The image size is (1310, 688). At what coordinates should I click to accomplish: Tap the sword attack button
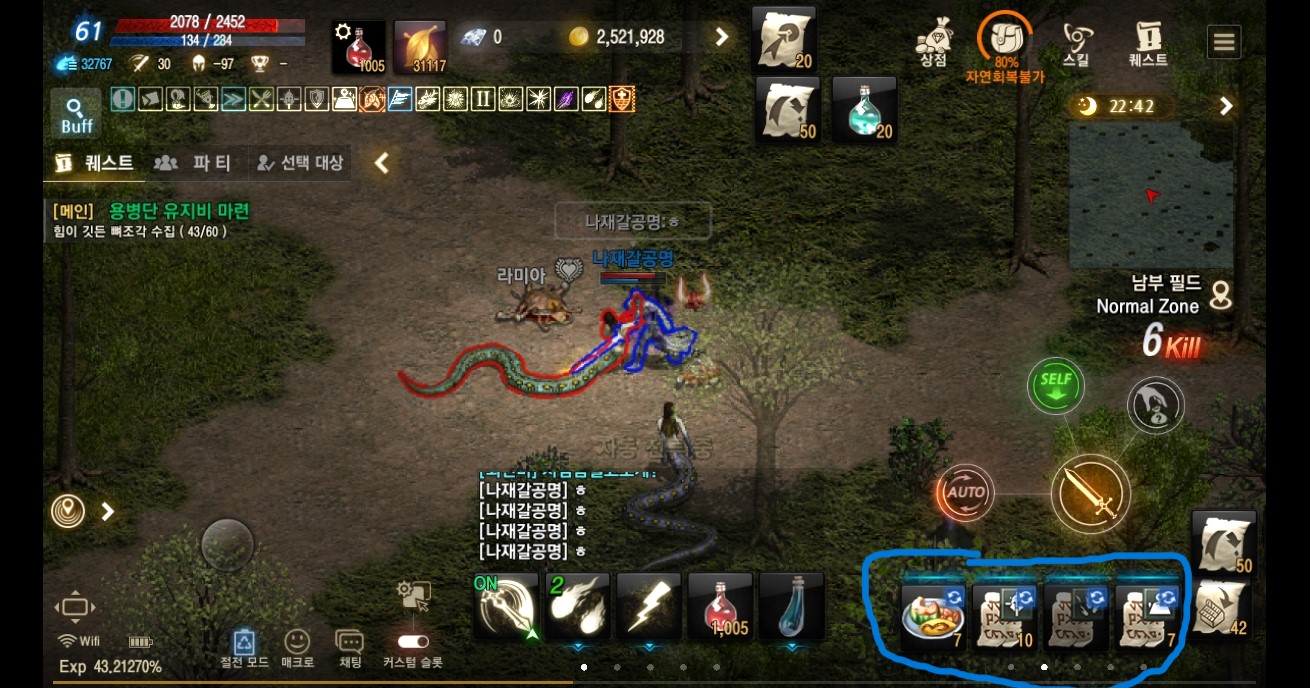point(1090,494)
